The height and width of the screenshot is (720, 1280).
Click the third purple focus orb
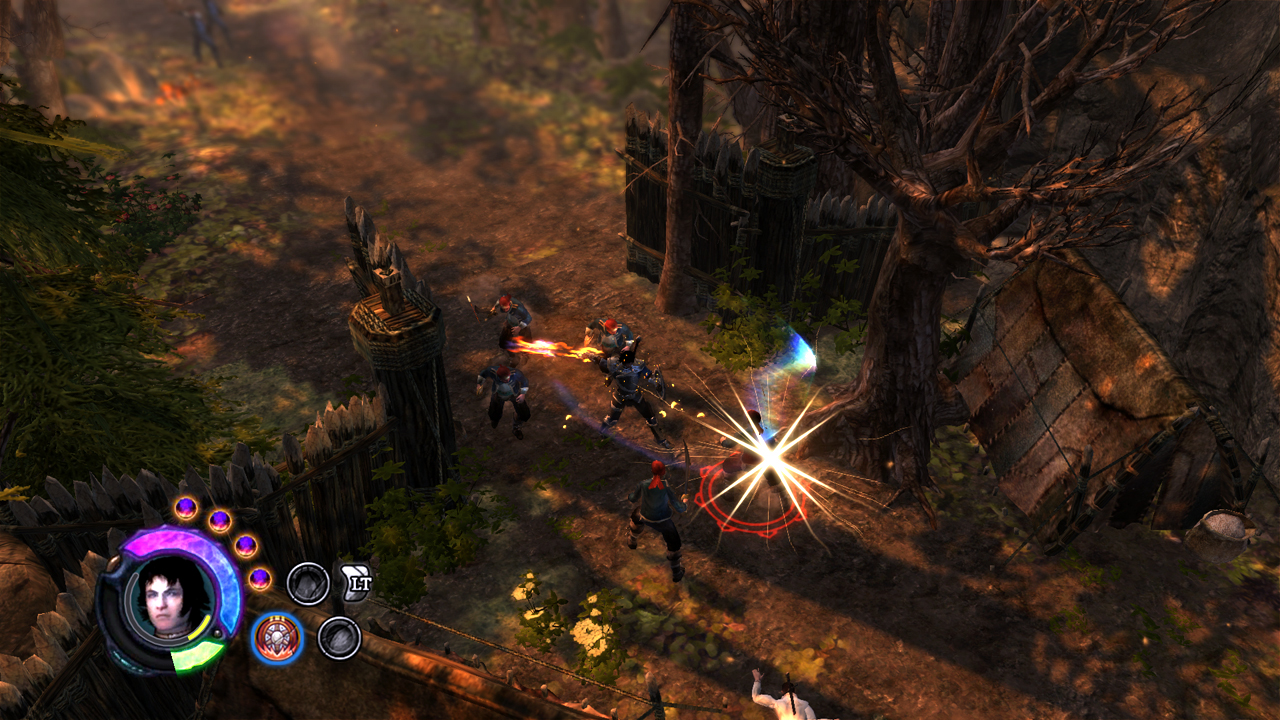[245, 546]
